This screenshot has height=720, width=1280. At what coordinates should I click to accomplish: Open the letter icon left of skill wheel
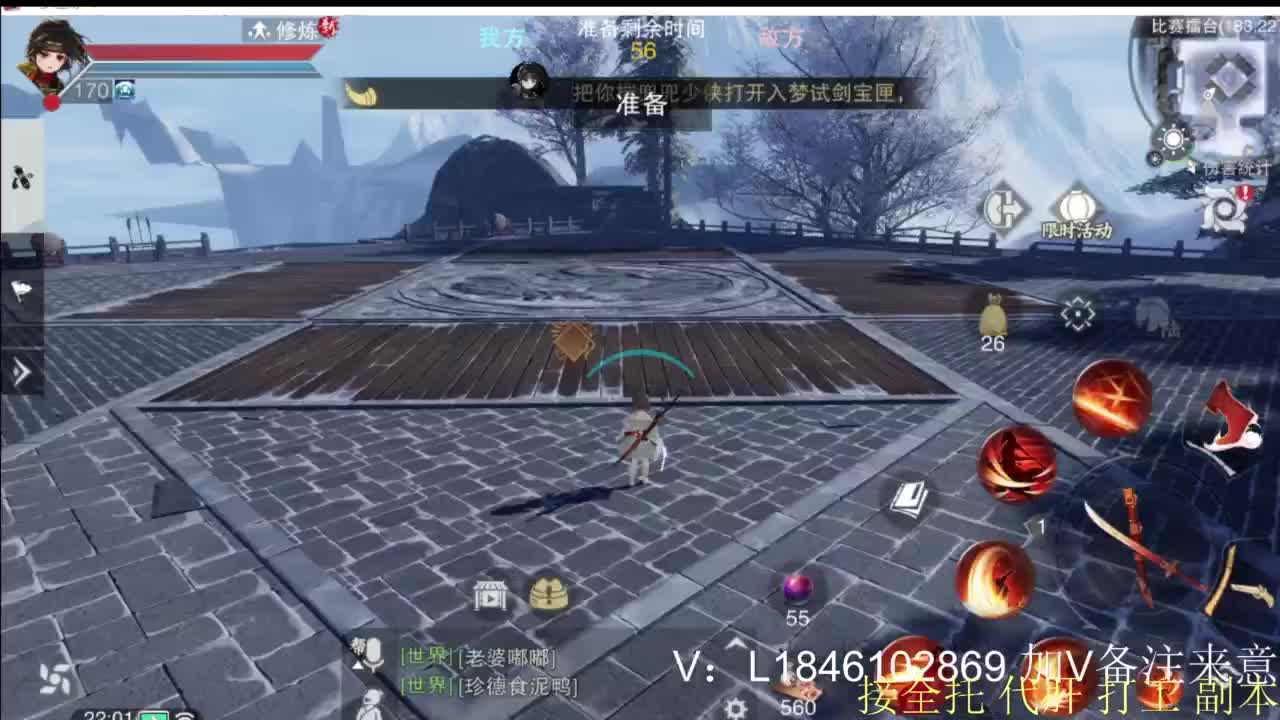tap(911, 497)
